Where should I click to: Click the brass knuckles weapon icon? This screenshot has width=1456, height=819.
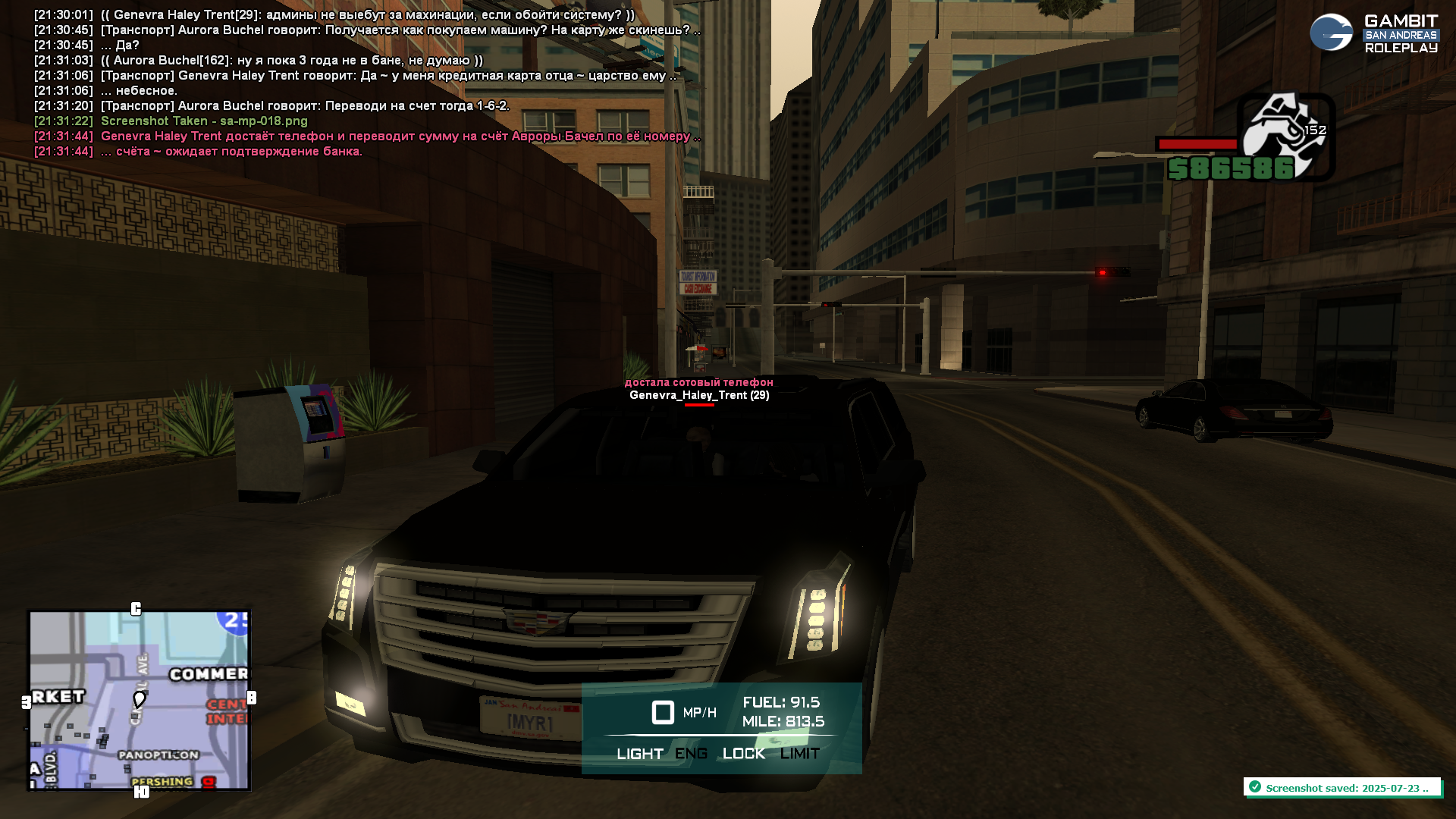1285,133
